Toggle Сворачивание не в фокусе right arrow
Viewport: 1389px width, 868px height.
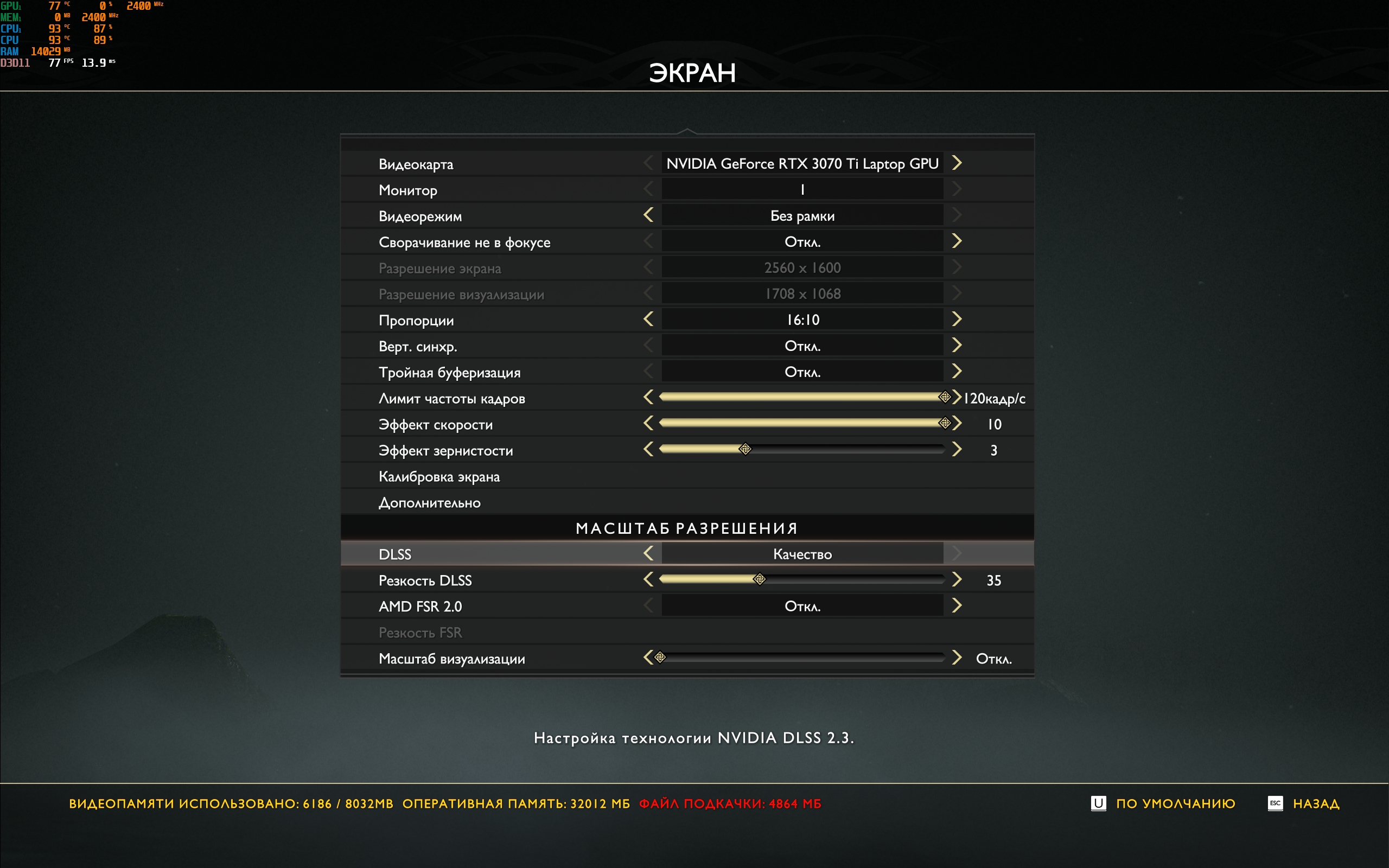956,241
